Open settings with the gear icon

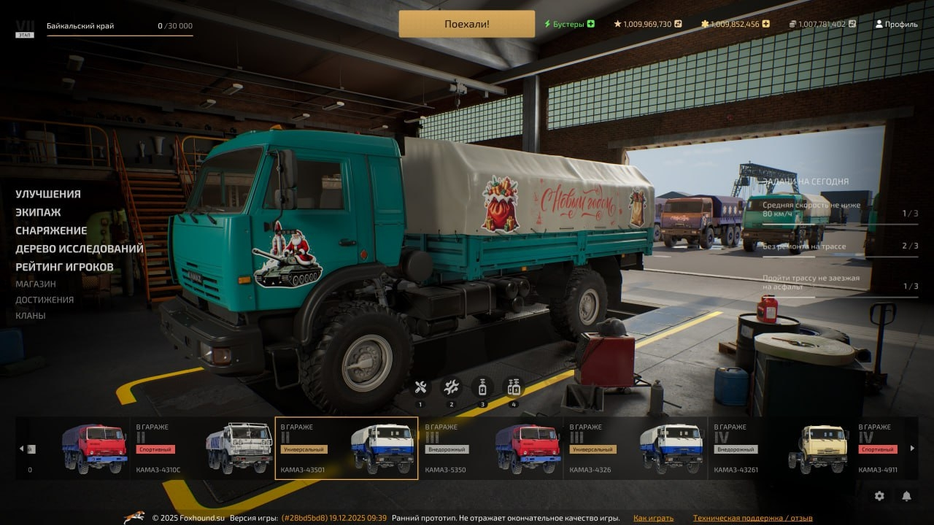pyautogui.click(x=879, y=496)
